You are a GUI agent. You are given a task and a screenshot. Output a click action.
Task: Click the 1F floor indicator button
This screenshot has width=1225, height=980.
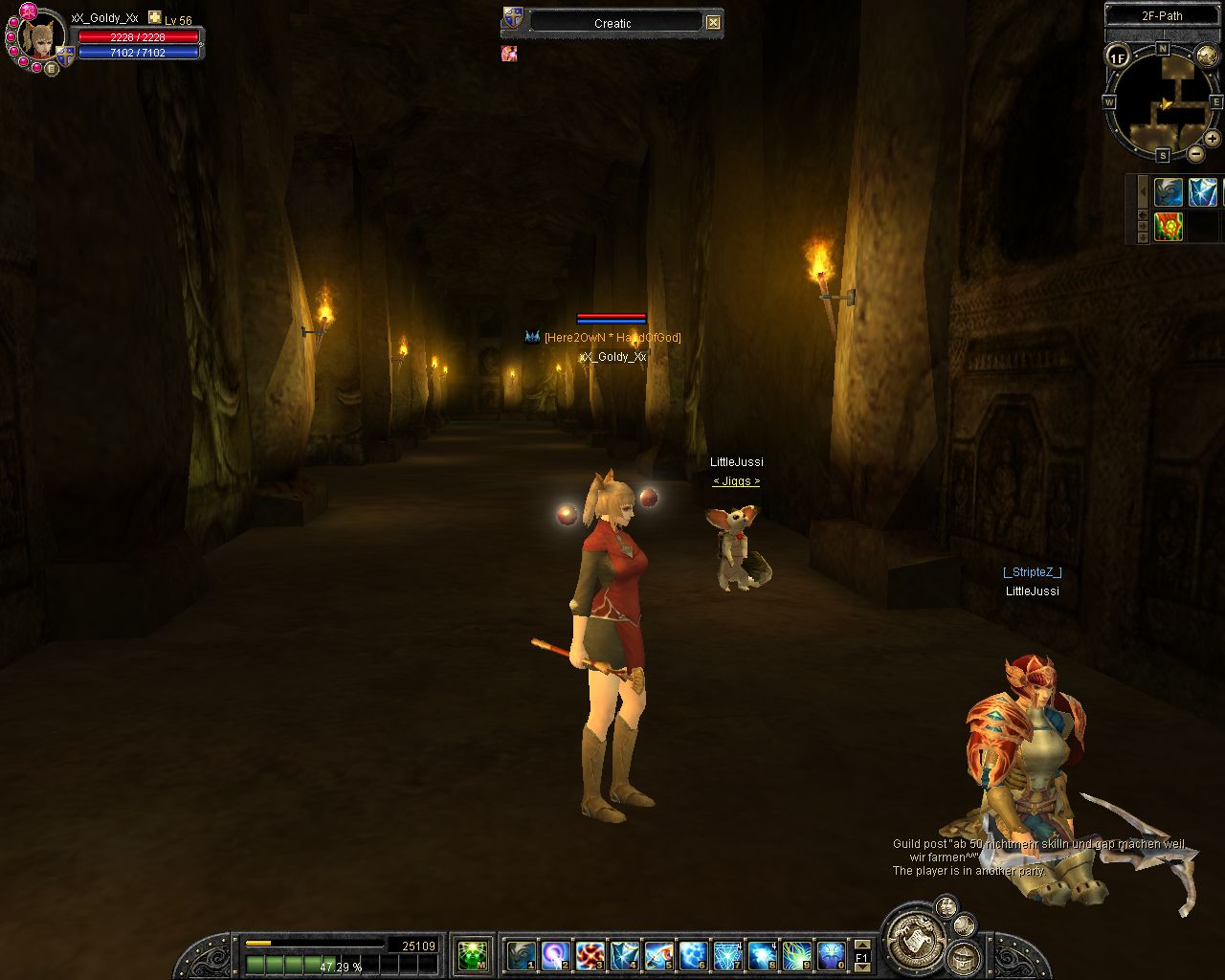[1118, 57]
